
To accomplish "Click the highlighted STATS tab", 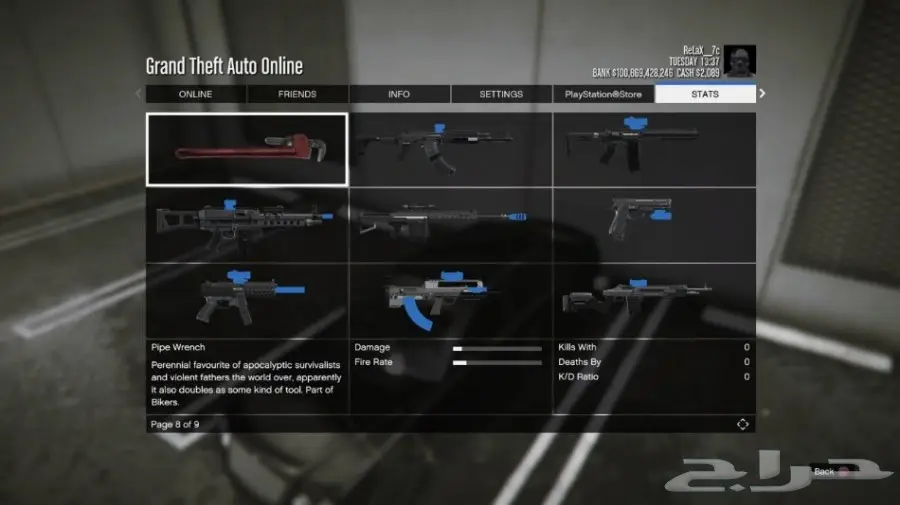I will [704, 94].
